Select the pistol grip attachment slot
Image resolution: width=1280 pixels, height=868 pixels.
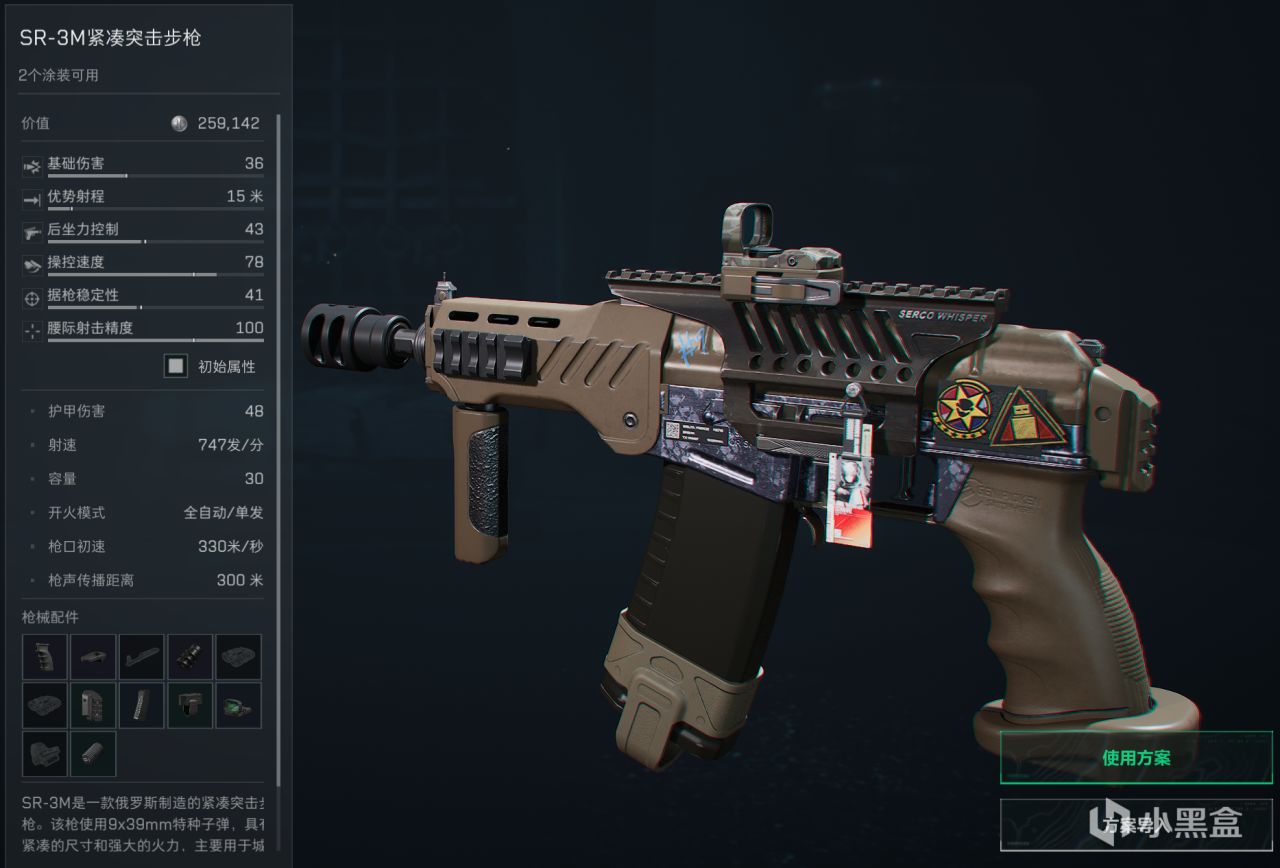tap(45, 657)
